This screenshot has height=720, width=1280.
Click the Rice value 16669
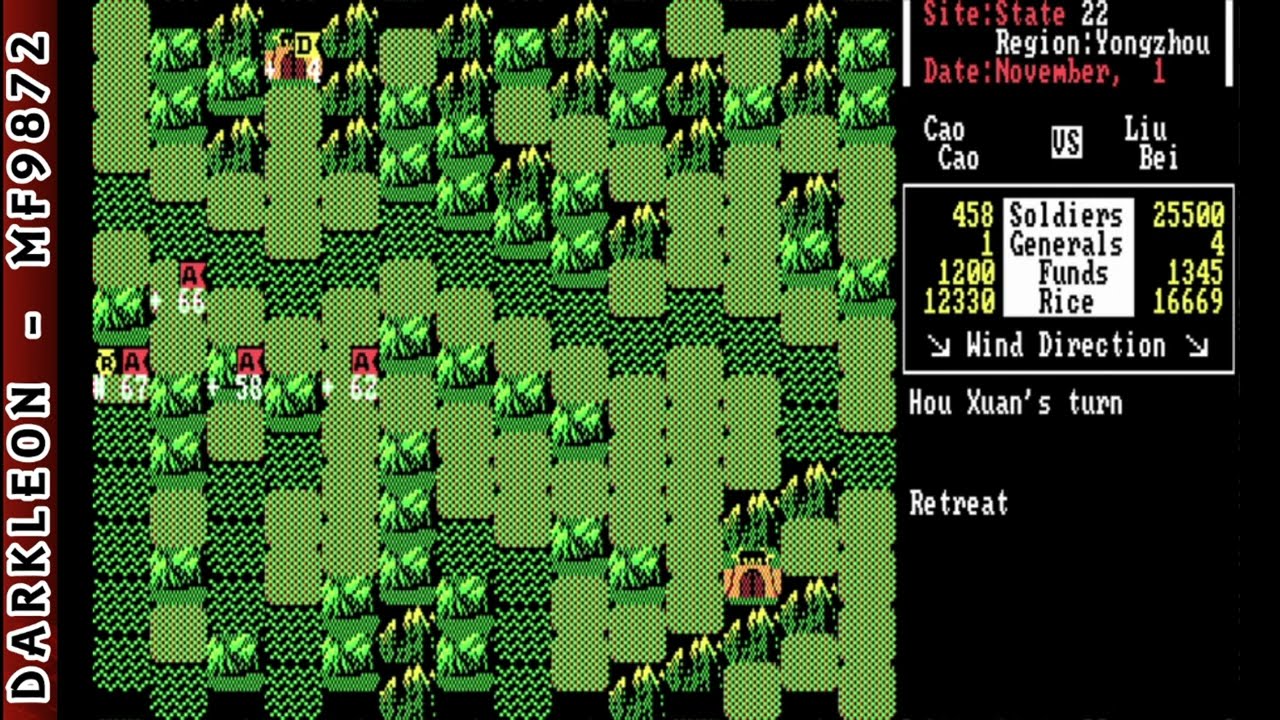(1187, 302)
